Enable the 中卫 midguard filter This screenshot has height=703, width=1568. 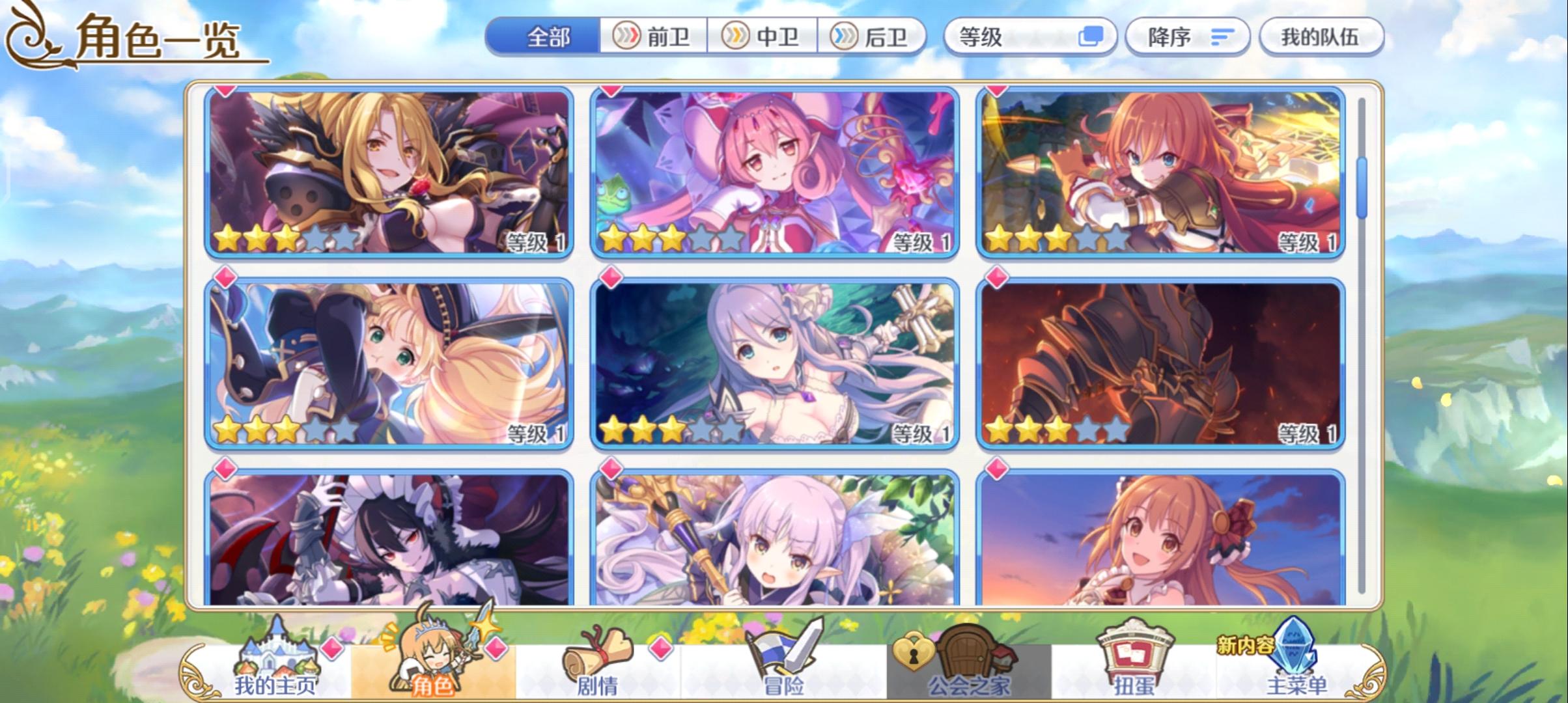[x=761, y=36]
